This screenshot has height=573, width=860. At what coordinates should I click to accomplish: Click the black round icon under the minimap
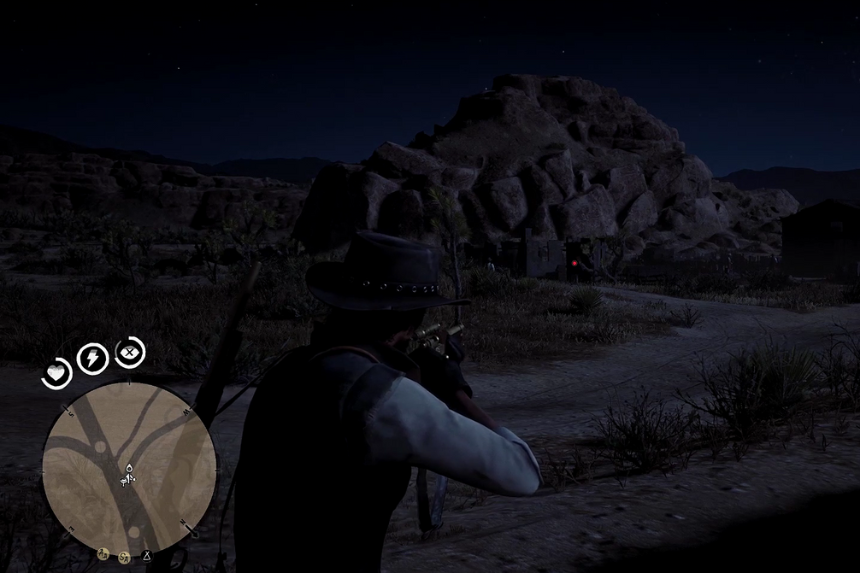pos(146,556)
